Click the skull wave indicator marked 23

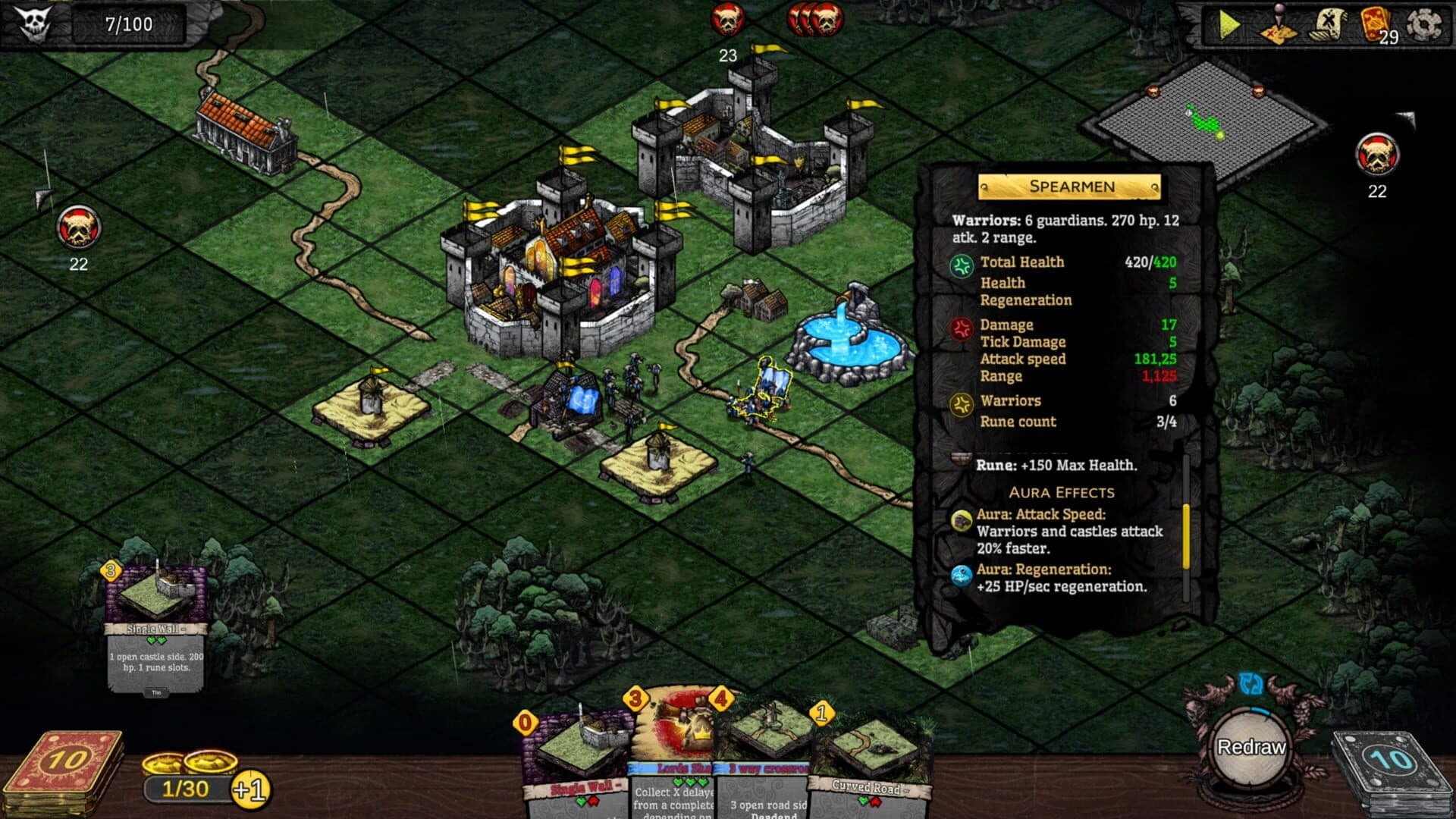pyautogui.click(x=728, y=21)
